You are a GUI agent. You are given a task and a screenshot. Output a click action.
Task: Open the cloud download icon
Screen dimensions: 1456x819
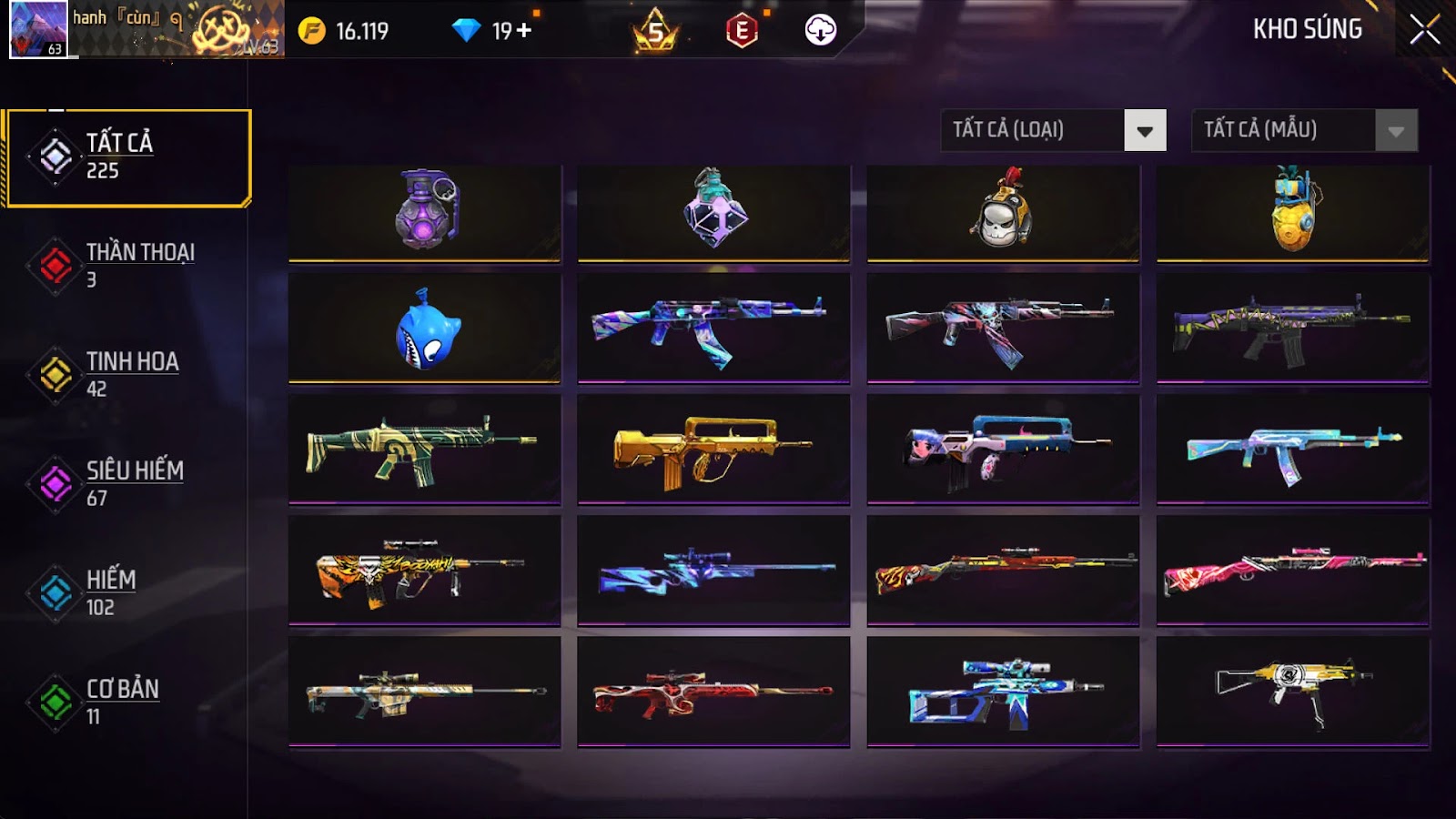(x=820, y=31)
